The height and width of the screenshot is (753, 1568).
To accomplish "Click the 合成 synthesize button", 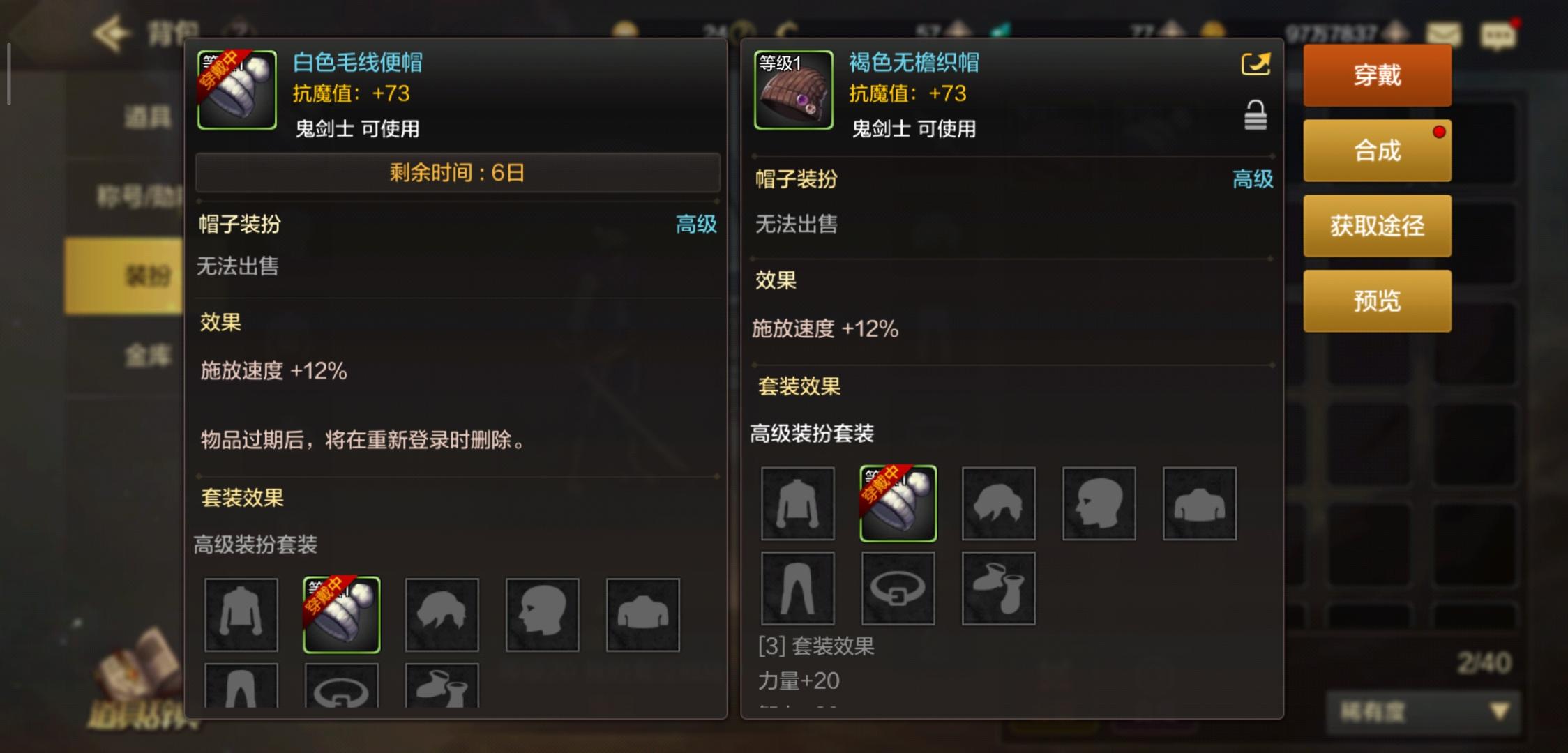I will pos(1377,150).
